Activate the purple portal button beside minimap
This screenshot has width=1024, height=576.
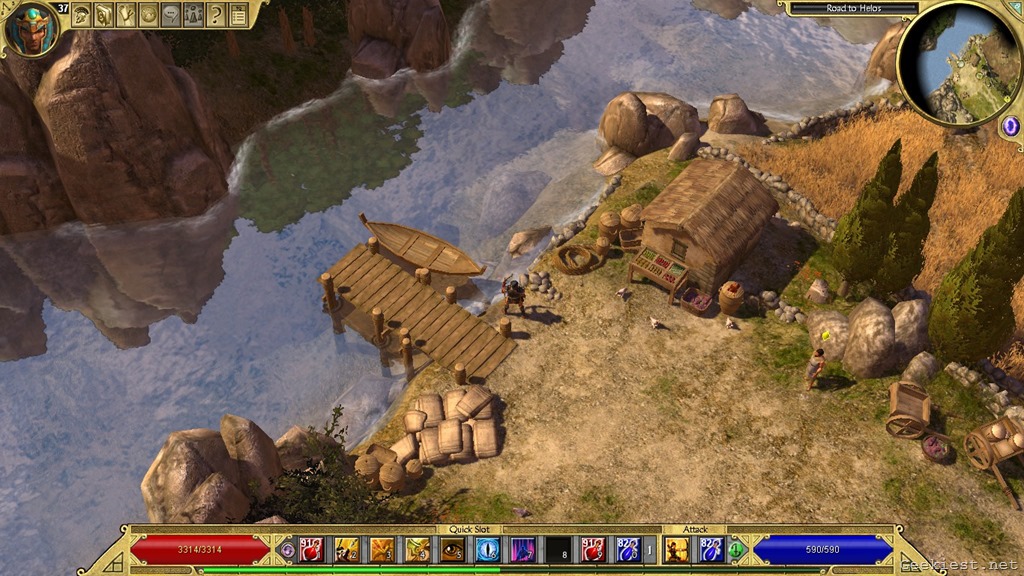tap(1010, 126)
